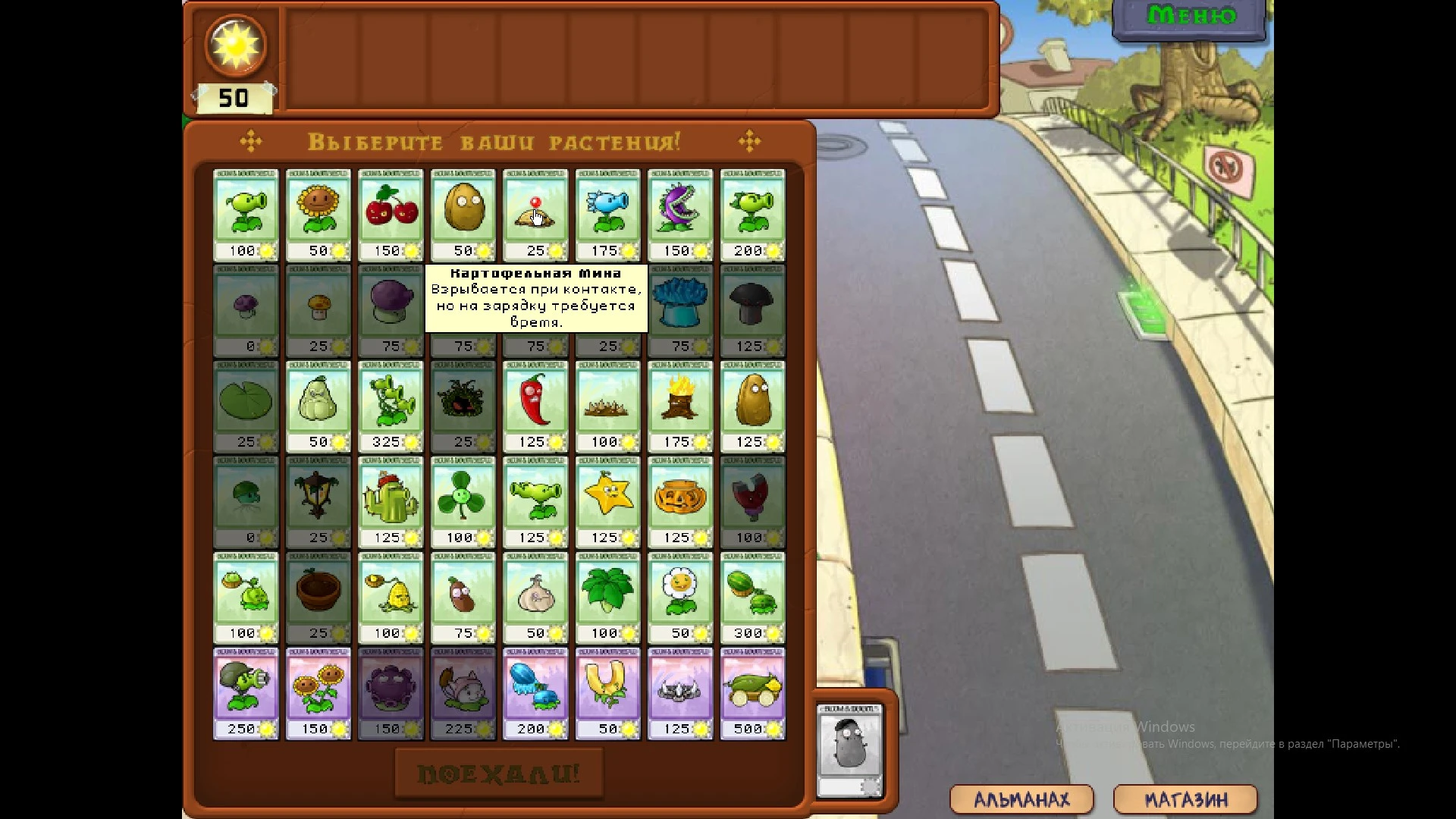Open the МАГАЗИН shop
Viewport: 1456px width, 819px height.
click(1185, 799)
